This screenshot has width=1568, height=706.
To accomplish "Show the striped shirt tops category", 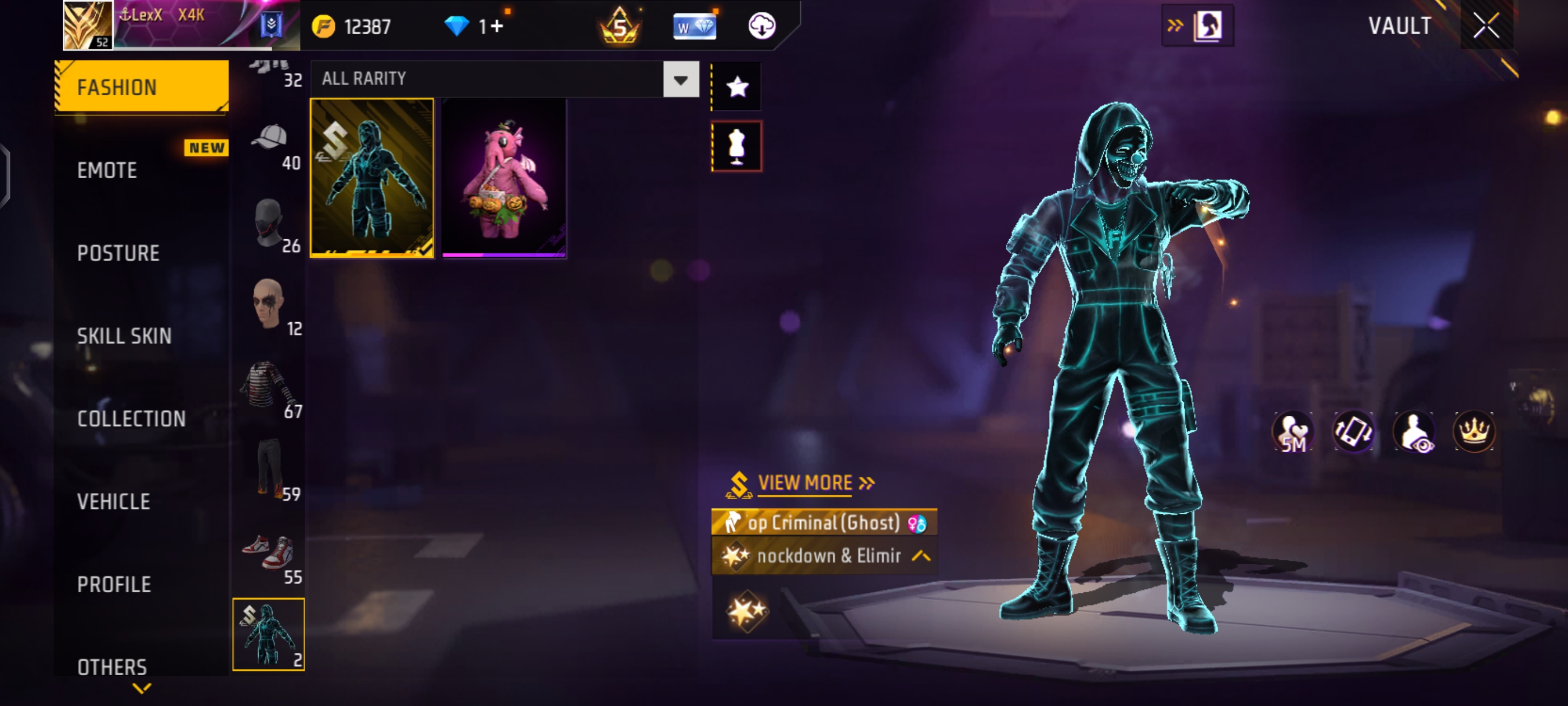I will 269,391.
